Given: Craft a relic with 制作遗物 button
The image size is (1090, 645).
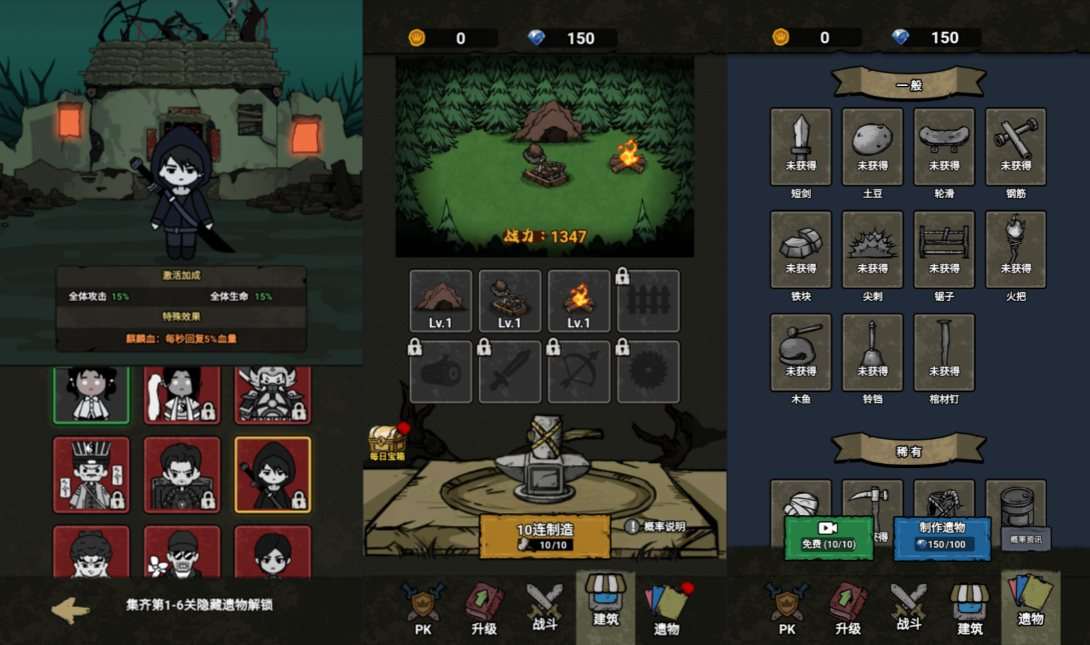Looking at the screenshot, I should (942, 538).
